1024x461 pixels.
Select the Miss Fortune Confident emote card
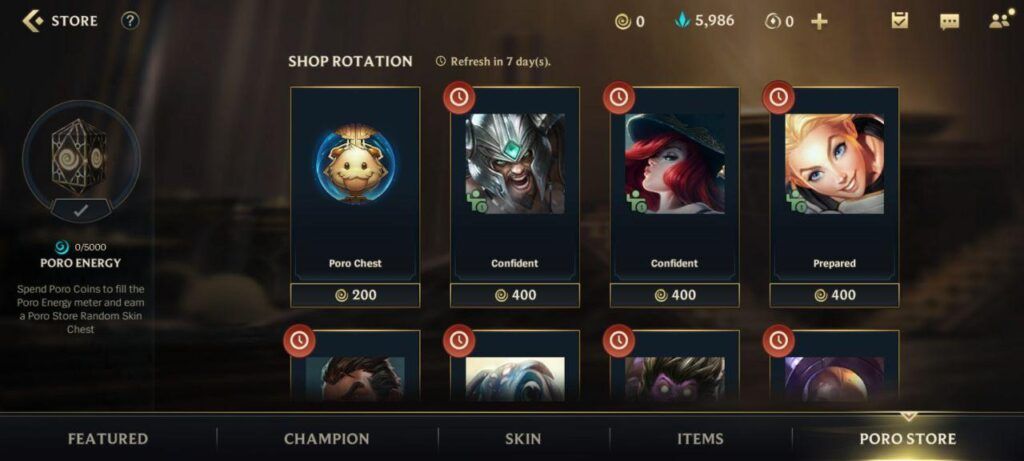pos(675,182)
